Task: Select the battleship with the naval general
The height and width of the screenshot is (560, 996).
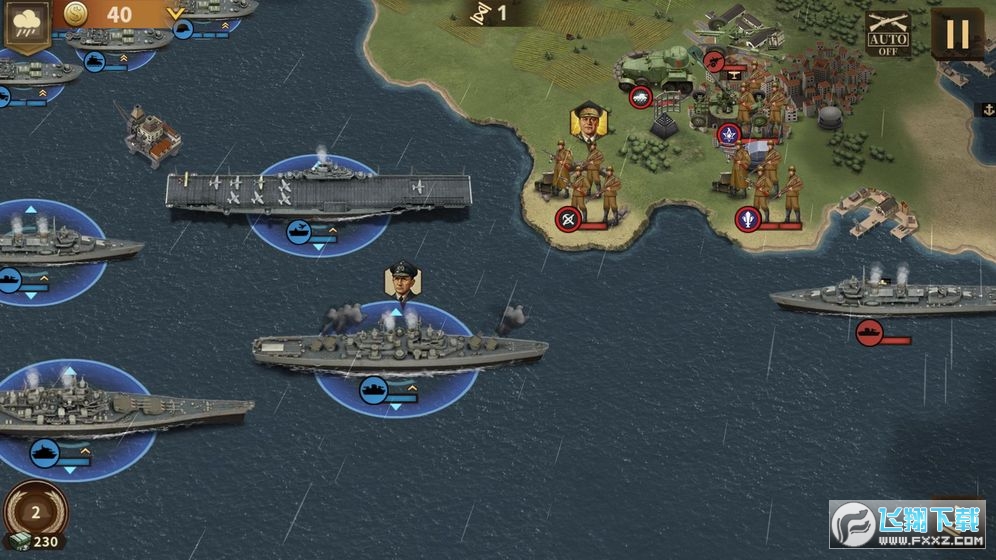Action: click(x=398, y=347)
